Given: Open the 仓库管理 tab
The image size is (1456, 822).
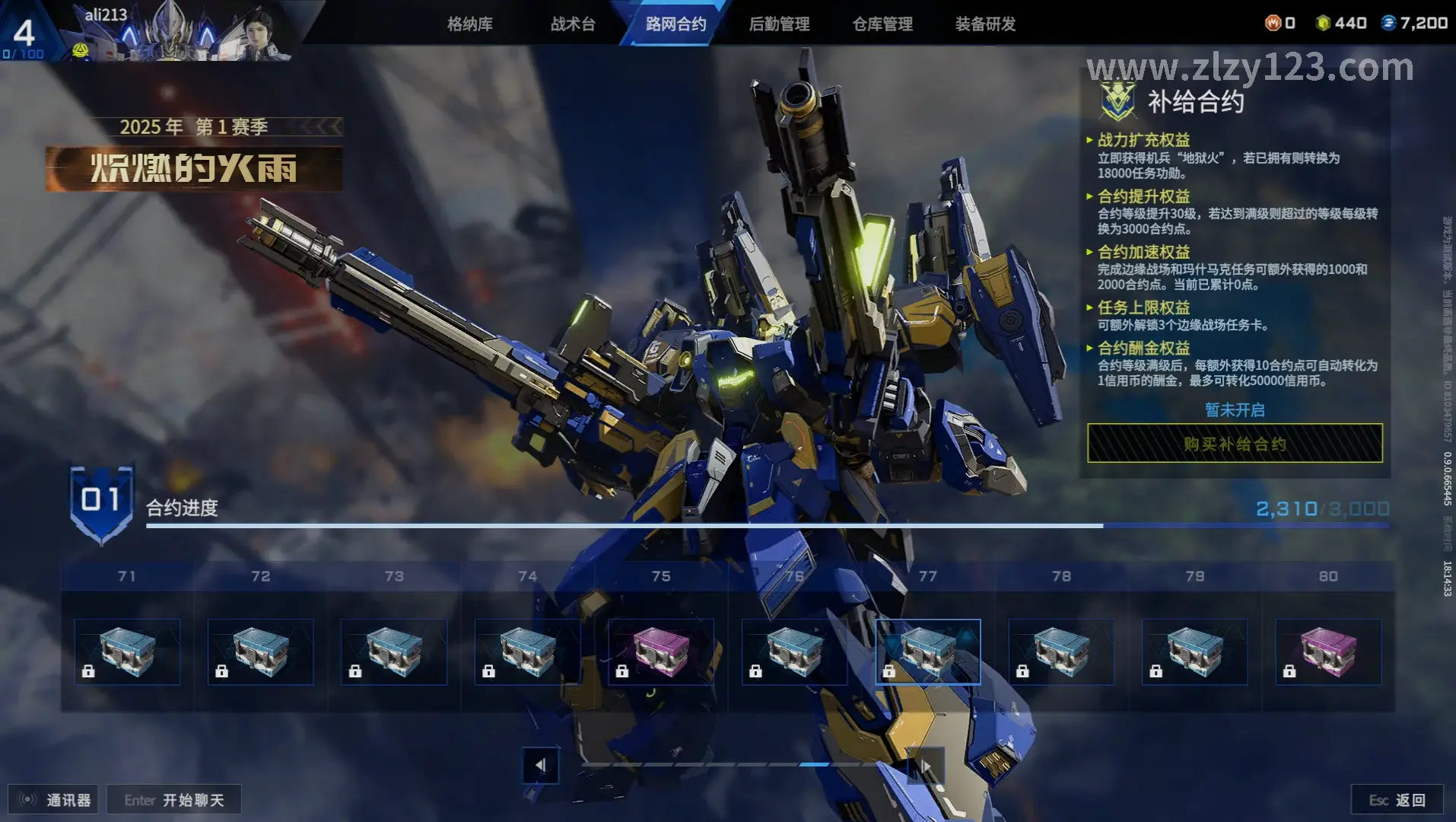Looking at the screenshot, I should [882, 24].
